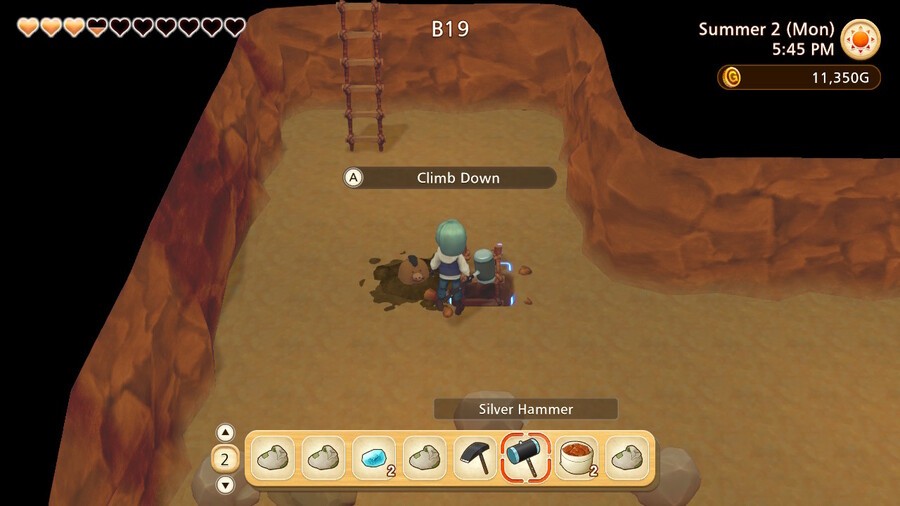Select the black hoe tool slot
This screenshot has width=900, height=506.
pos(475,458)
